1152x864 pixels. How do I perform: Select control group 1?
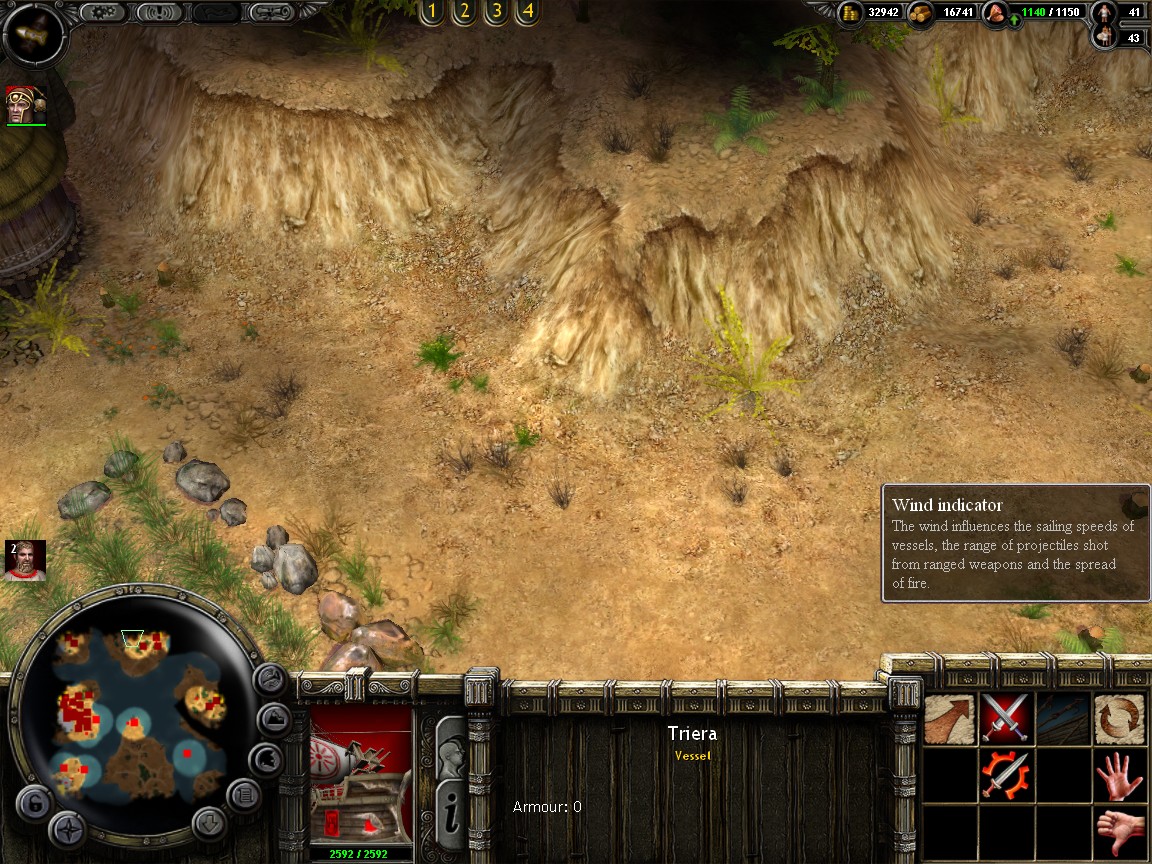click(x=431, y=12)
